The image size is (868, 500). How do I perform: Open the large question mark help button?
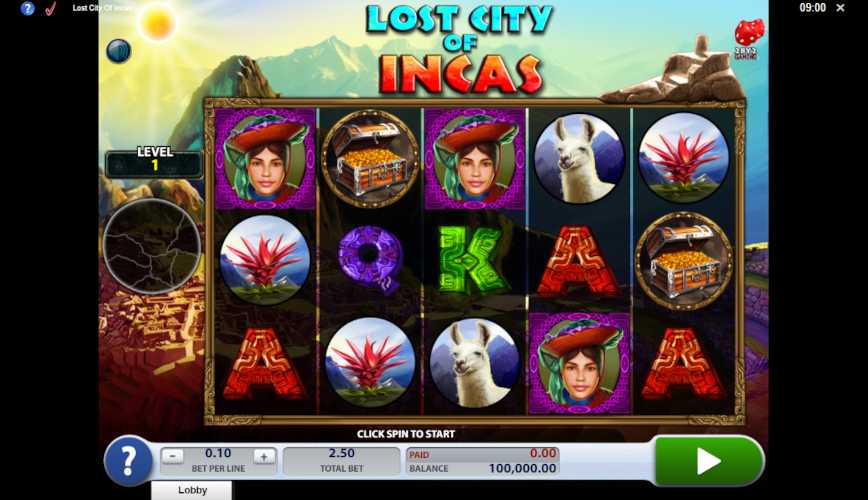pyautogui.click(x=128, y=461)
